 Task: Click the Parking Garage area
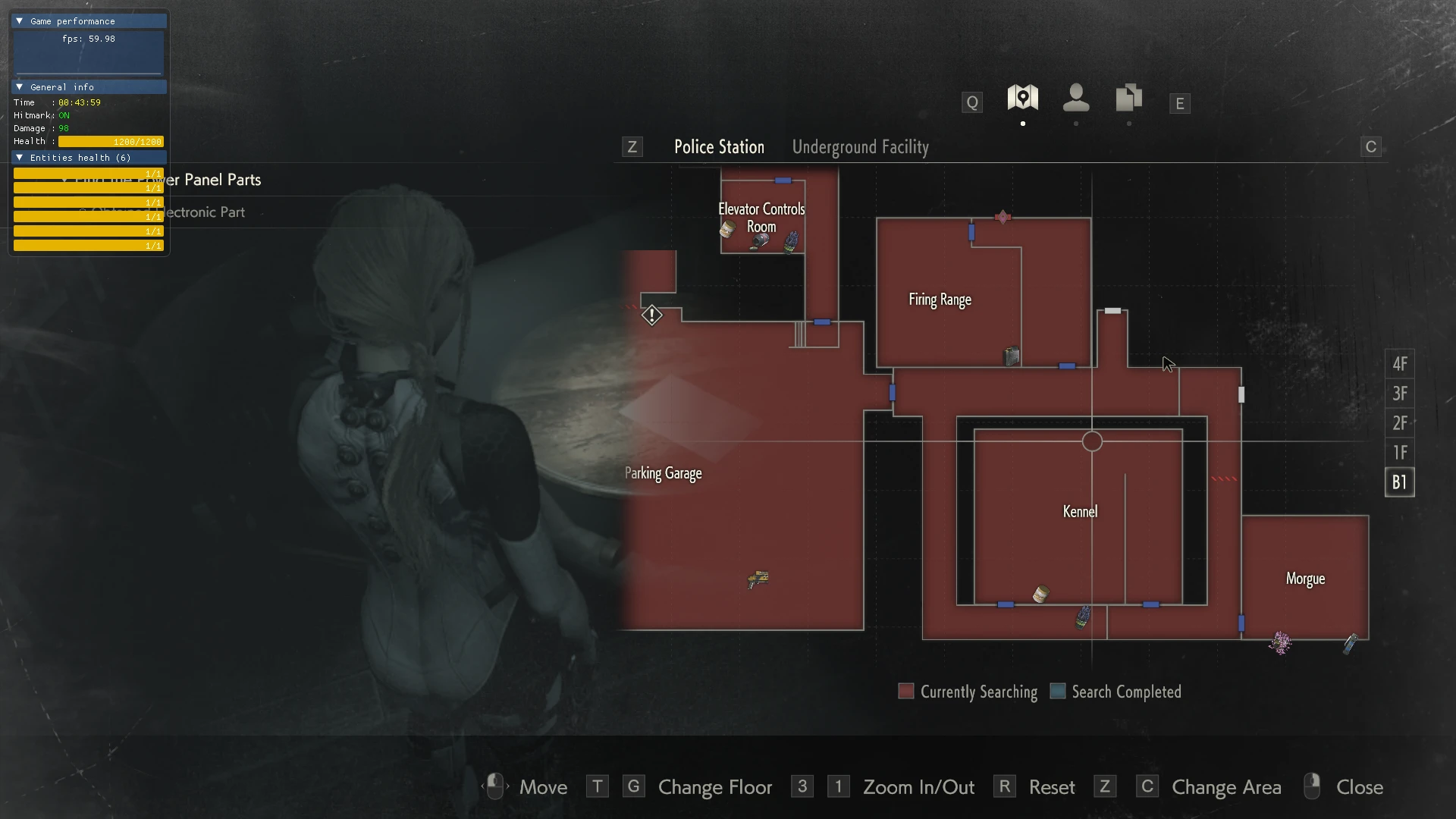(x=664, y=473)
